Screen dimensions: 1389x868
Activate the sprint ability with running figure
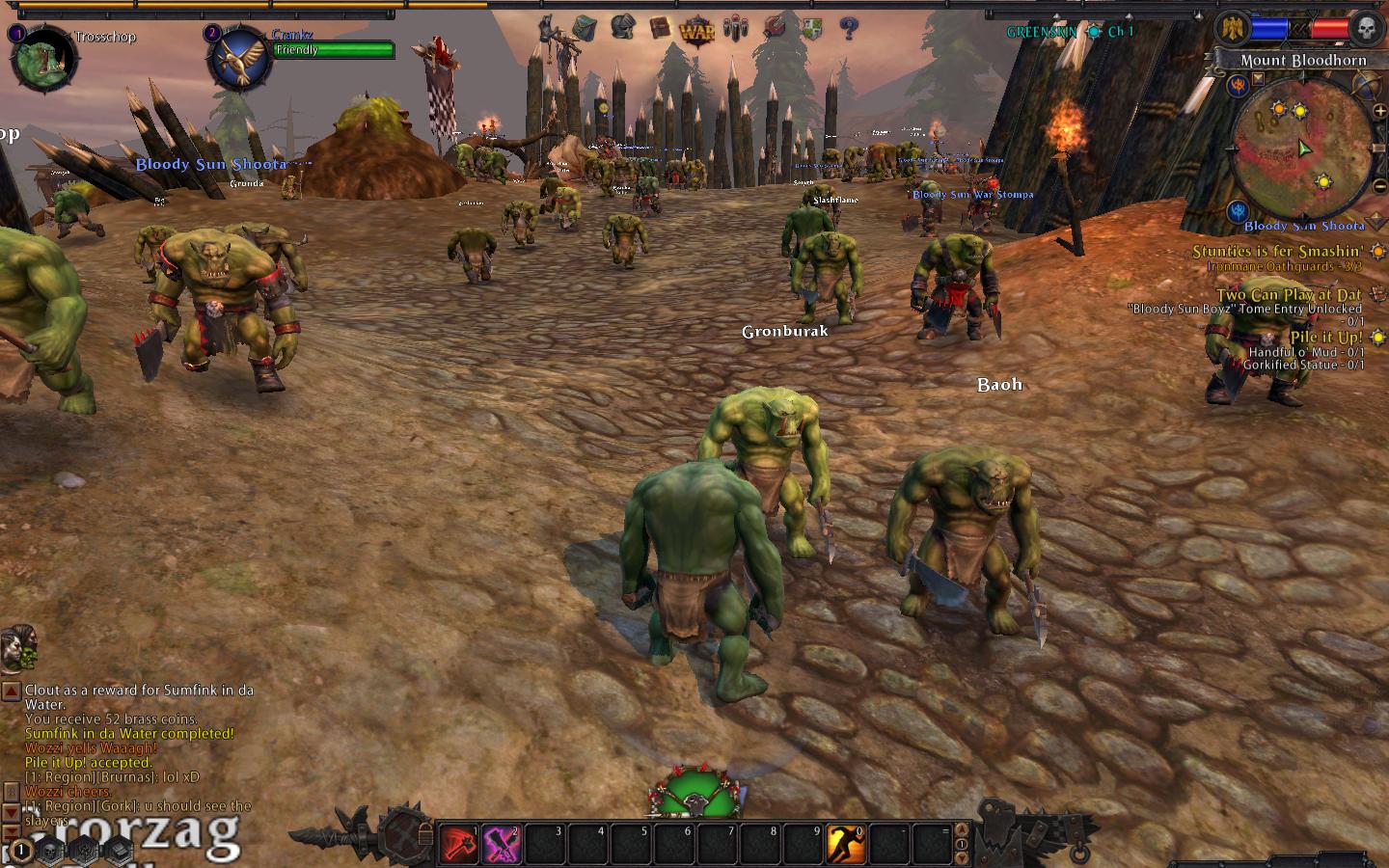pyautogui.click(x=846, y=844)
